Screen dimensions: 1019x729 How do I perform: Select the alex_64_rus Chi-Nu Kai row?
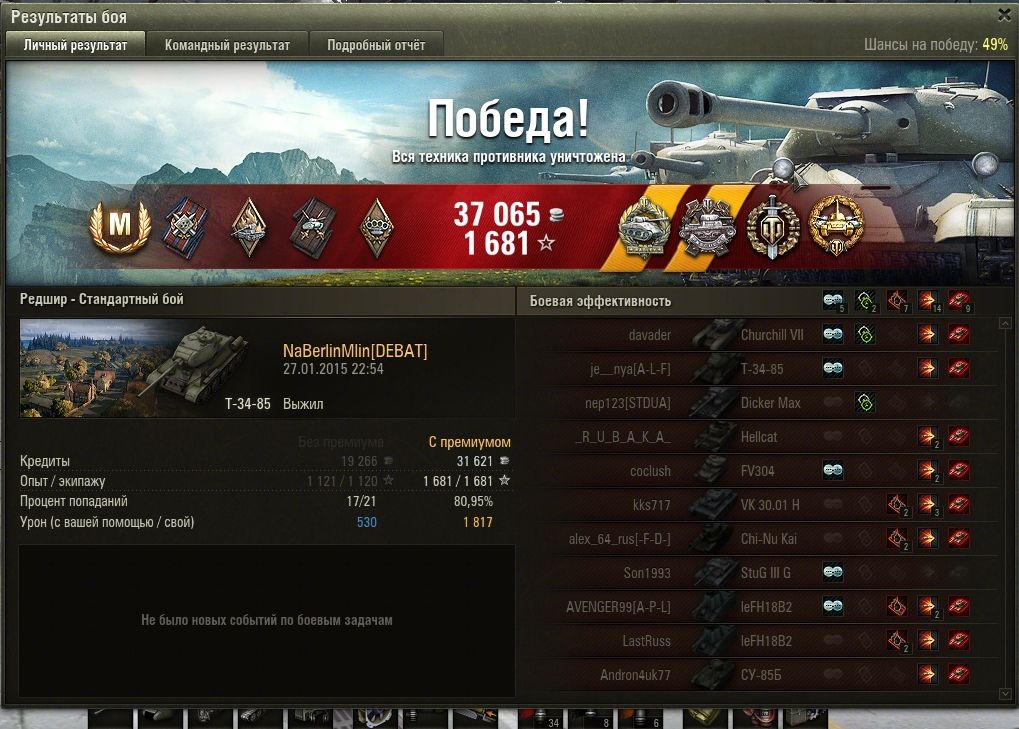click(758, 539)
